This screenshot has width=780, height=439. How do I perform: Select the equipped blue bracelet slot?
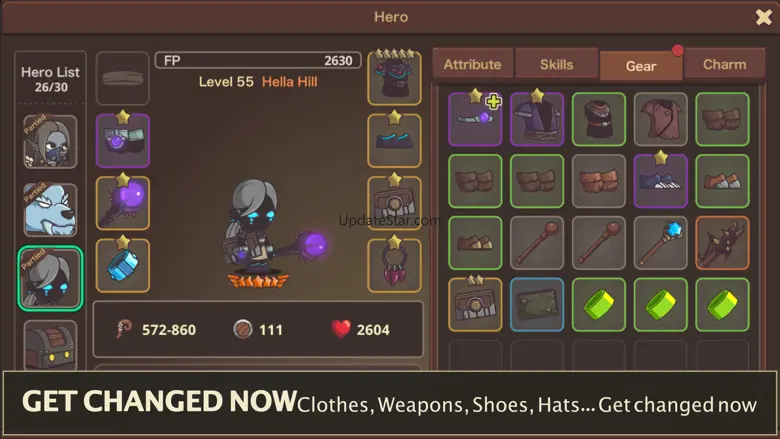[x=123, y=265]
